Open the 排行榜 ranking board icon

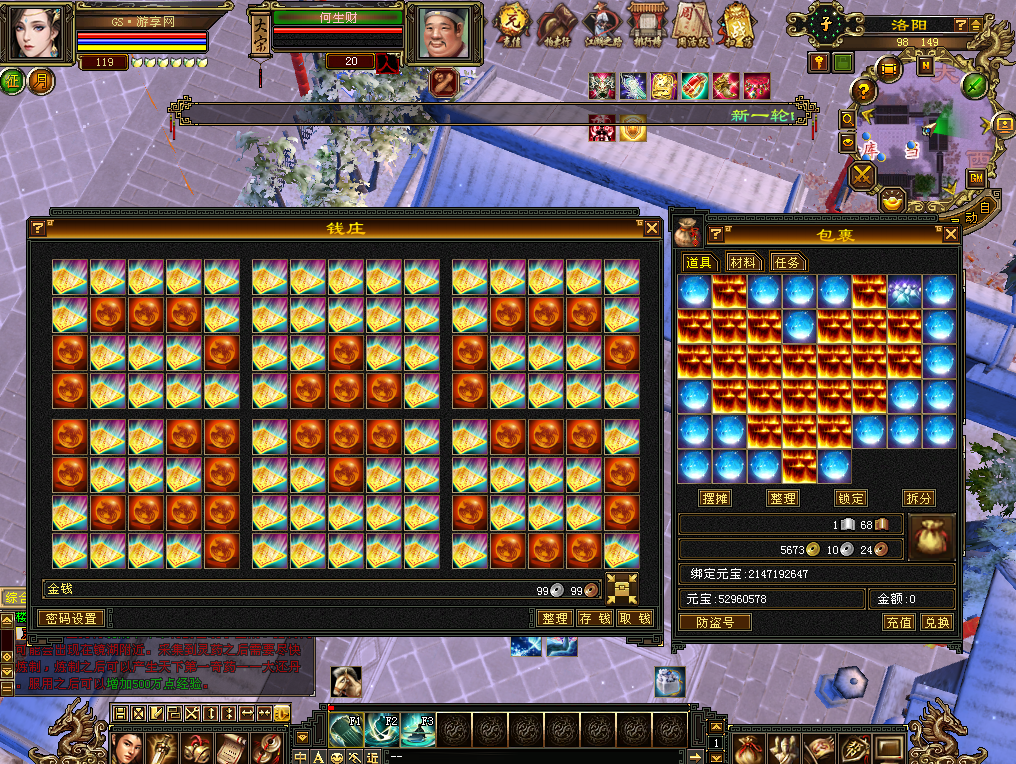pyautogui.click(x=645, y=24)
